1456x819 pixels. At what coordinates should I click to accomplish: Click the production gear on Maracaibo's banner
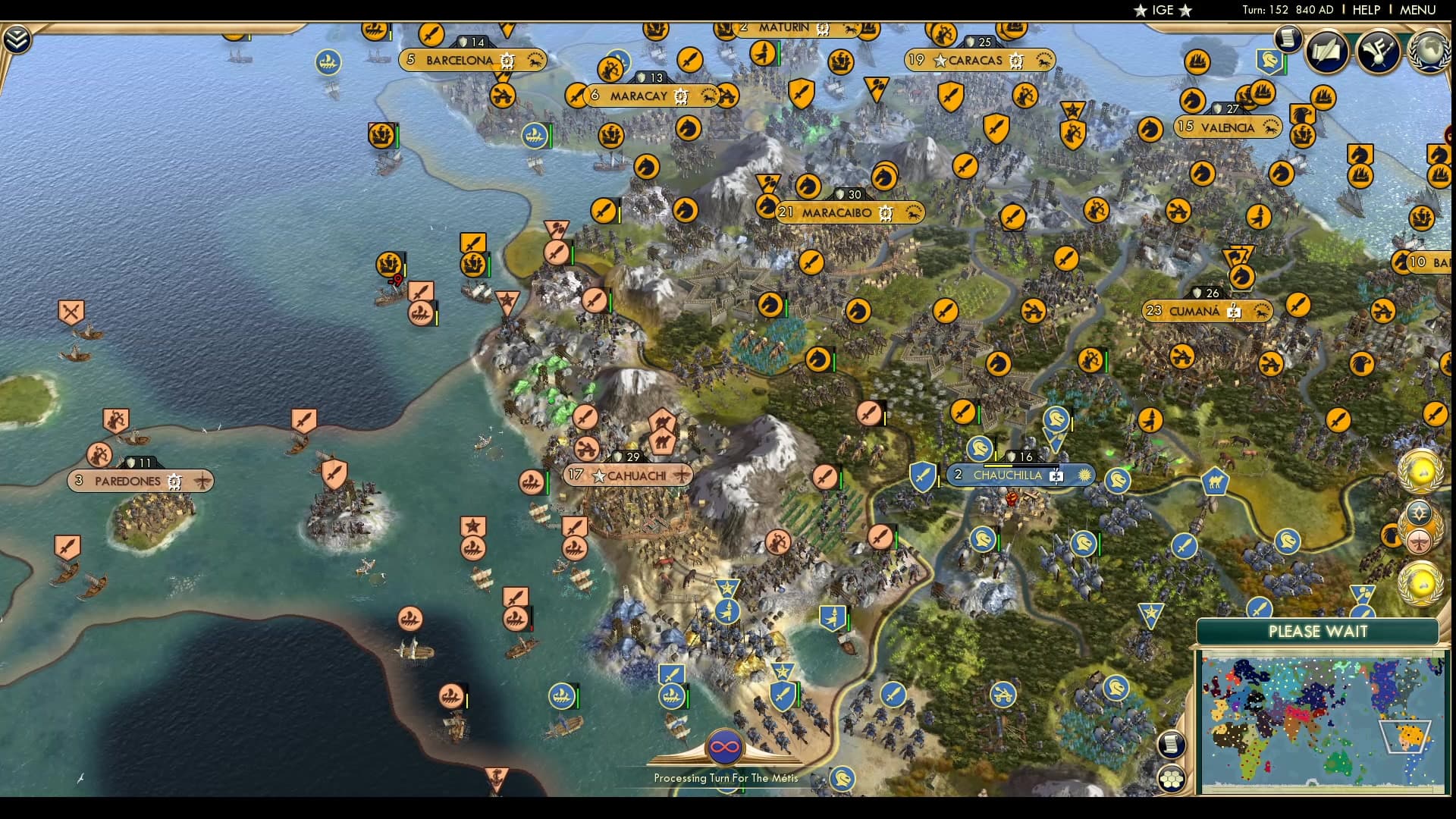pos(885,213)
